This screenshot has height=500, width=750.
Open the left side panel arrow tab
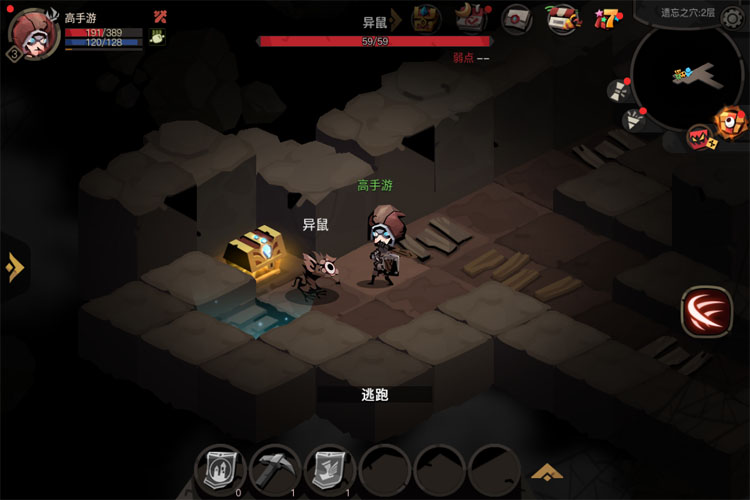pyautogui.click(x=13, y=267)
